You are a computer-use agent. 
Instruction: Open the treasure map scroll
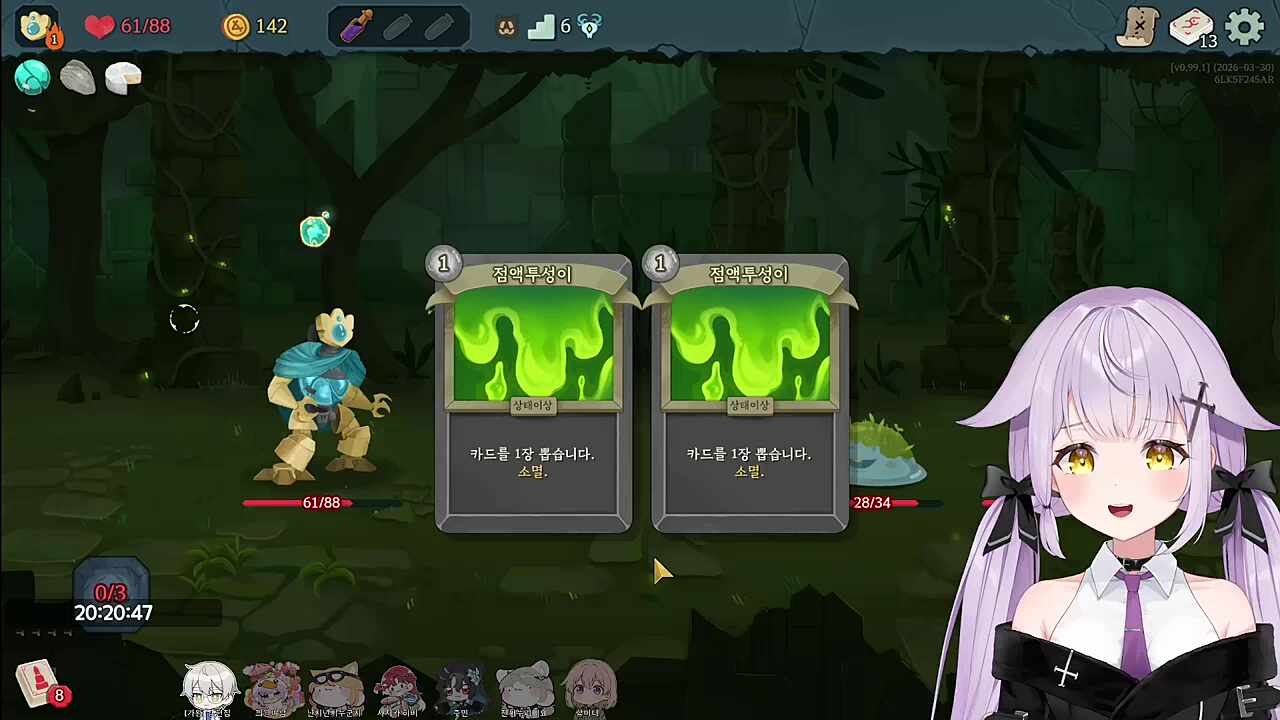[x=1138, y=27]
